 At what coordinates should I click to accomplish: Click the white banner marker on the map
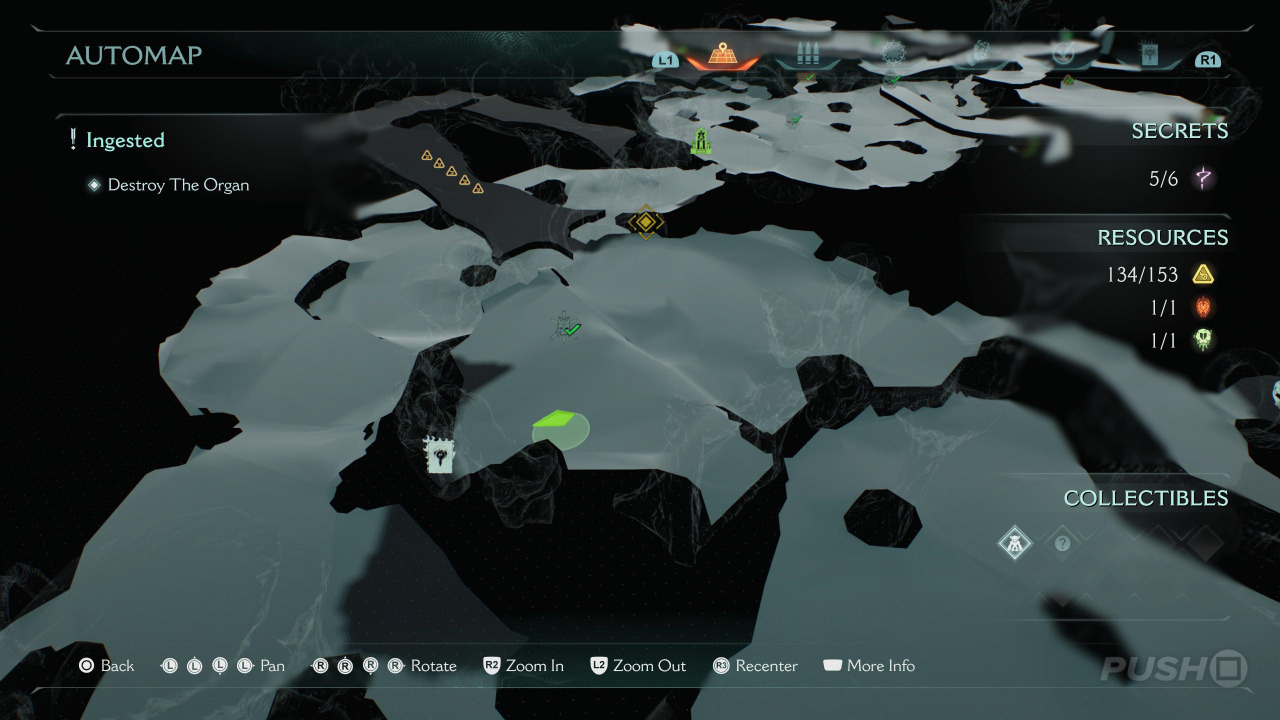coord(439,456)
